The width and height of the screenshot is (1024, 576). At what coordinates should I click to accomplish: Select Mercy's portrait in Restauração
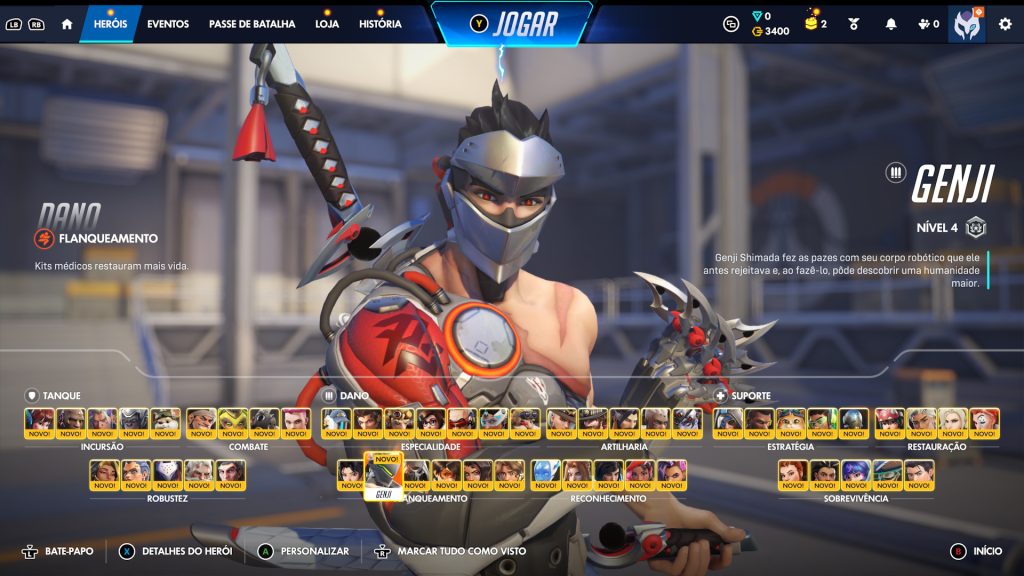[x=953, y=424]
